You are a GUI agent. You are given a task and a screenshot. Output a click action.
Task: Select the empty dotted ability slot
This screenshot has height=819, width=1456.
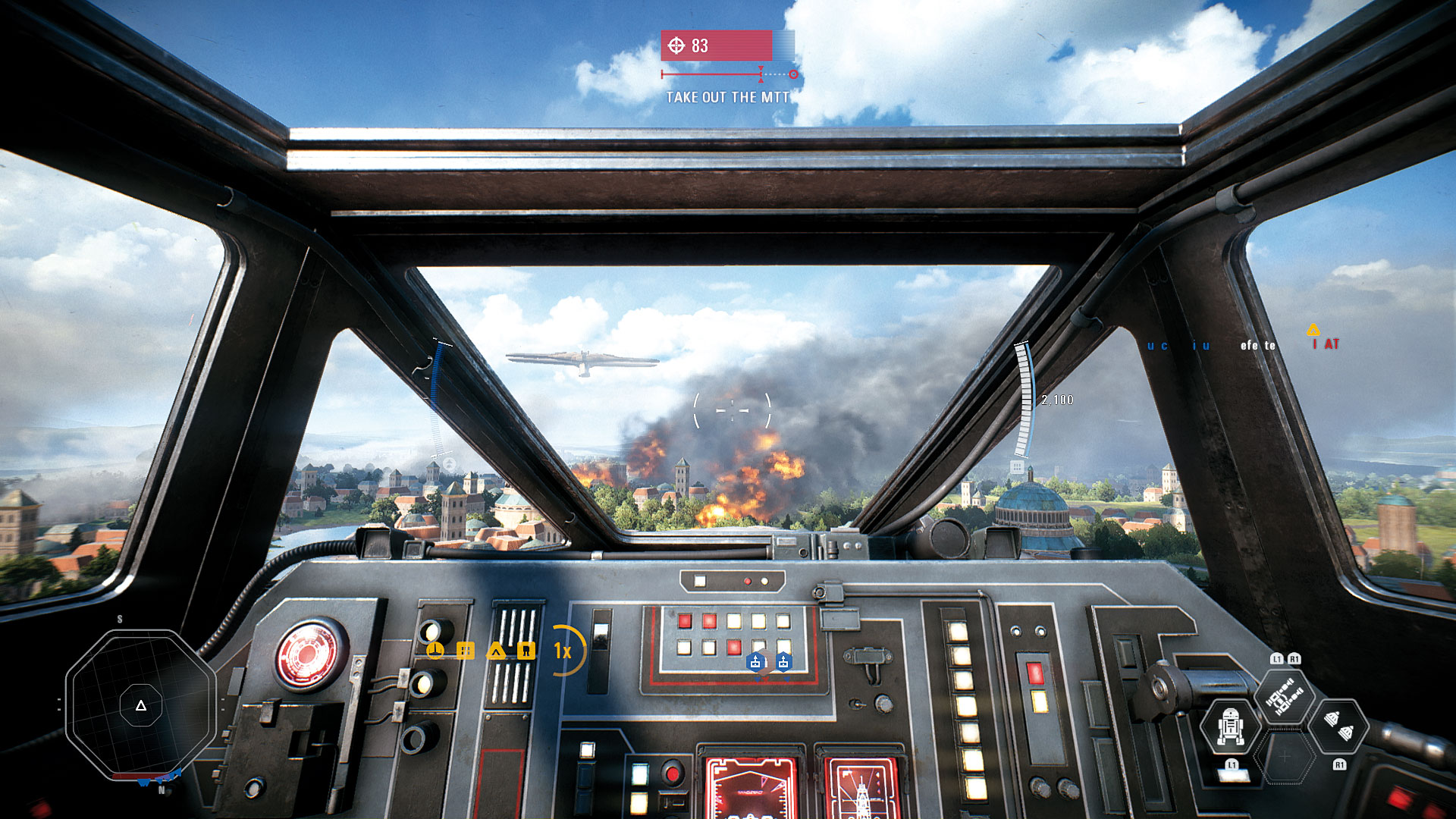pos(1284,756)
